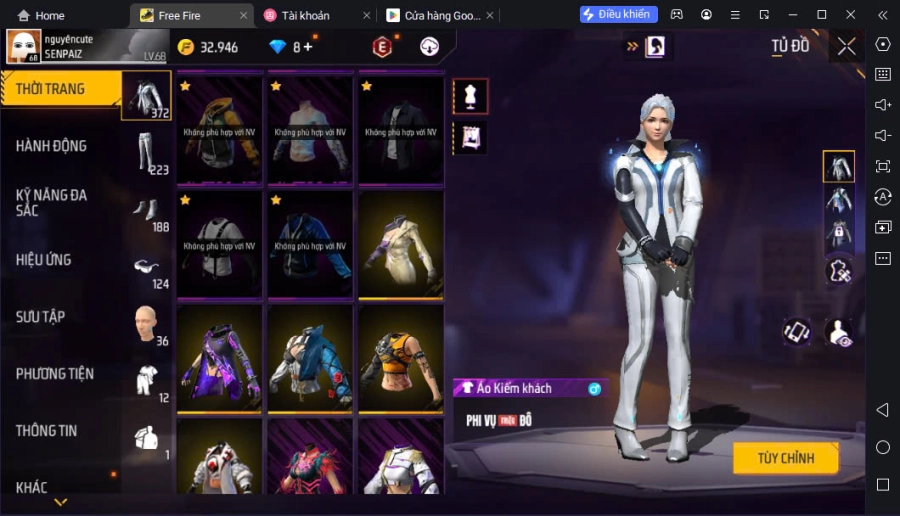Close the wardrobe with the X button

point(847,46)
